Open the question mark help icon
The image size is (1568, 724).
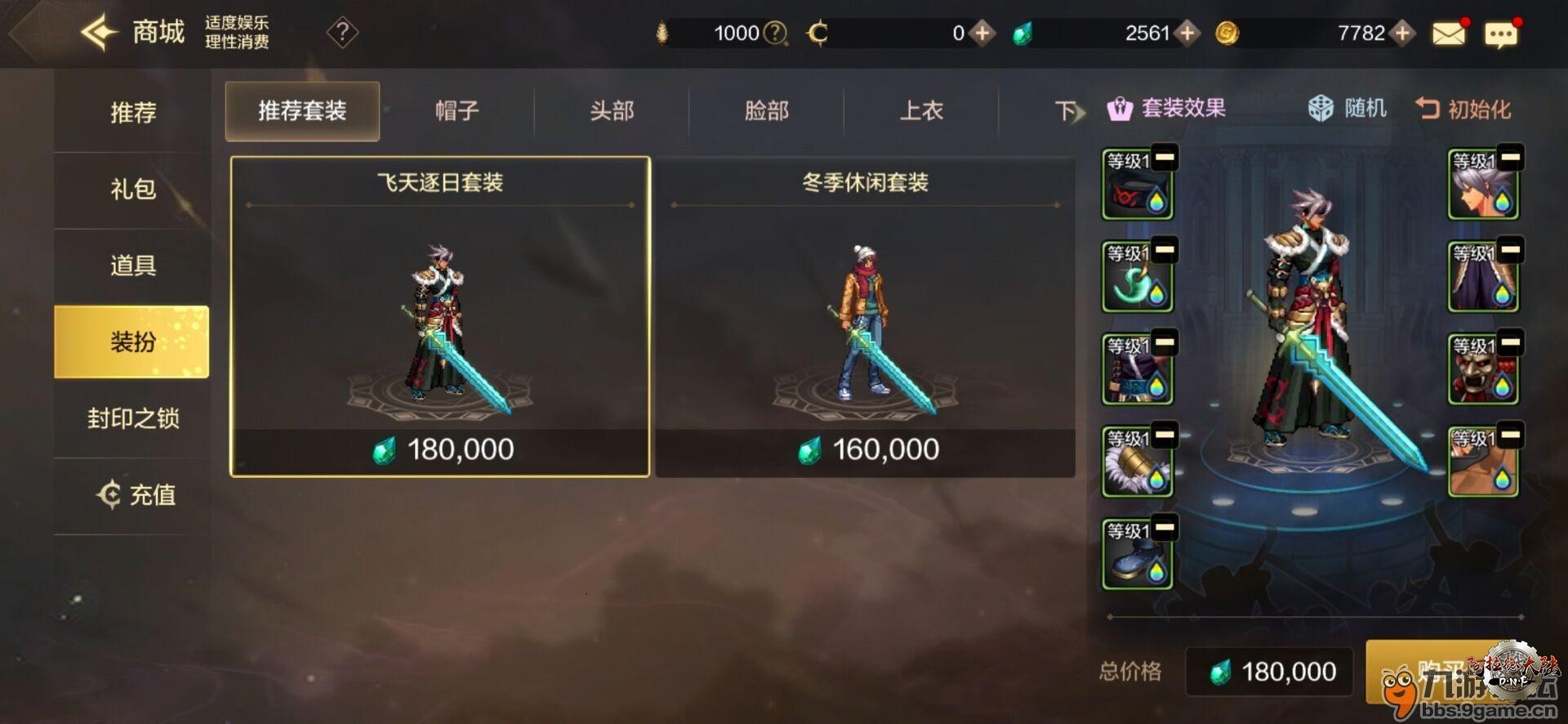click(342, 33)
